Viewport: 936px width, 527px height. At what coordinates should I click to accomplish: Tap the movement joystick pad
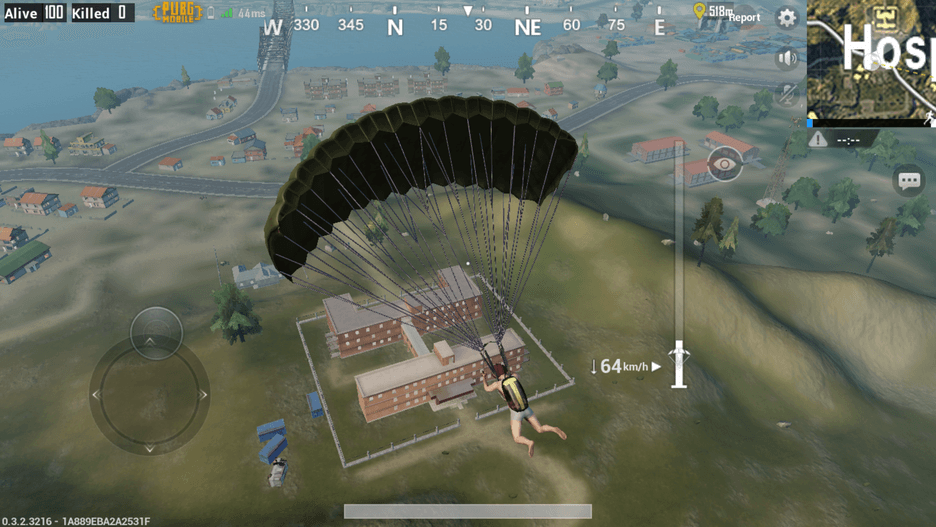coord(150,395)
